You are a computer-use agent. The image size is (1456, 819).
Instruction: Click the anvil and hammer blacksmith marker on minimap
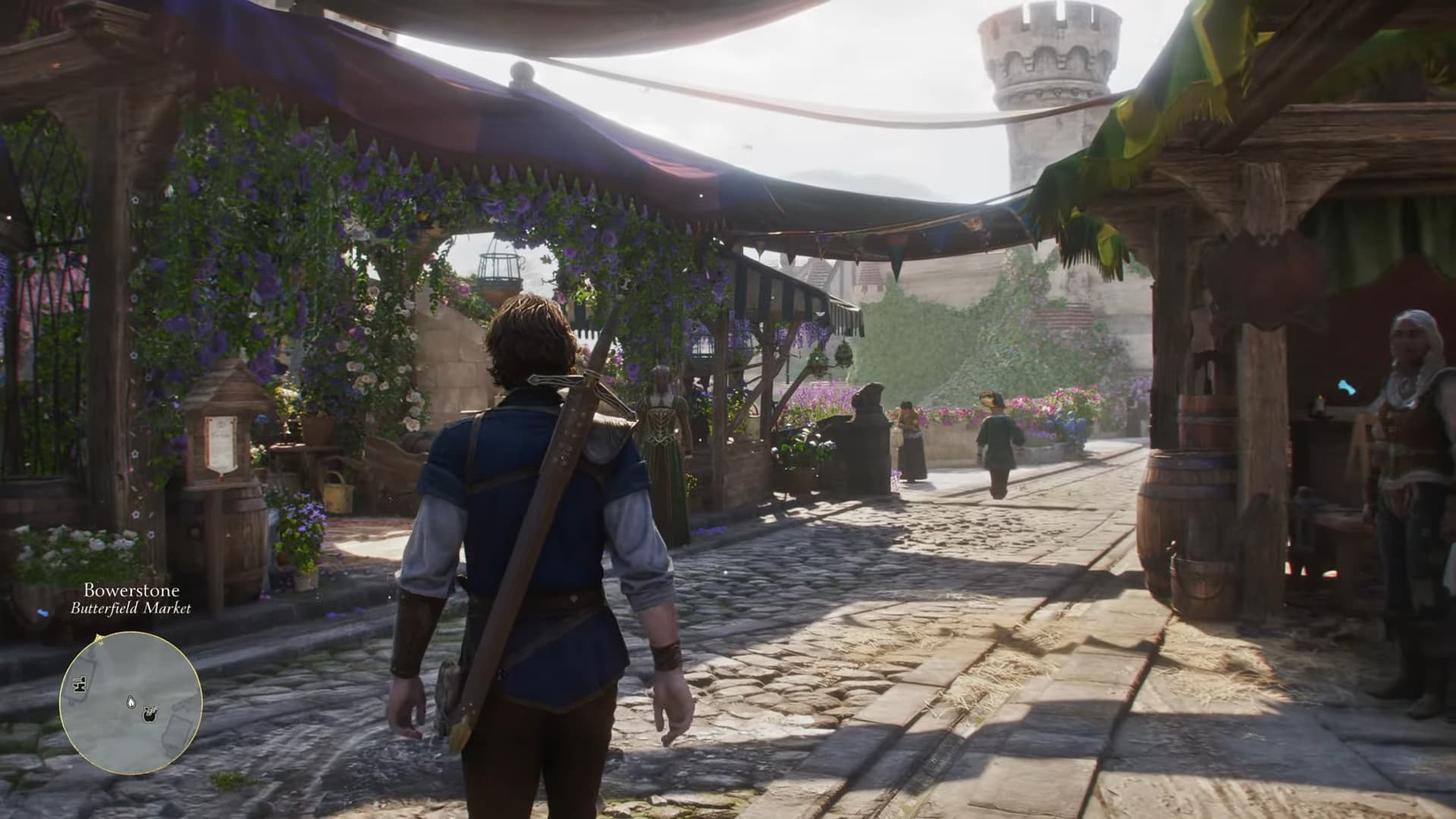[x=78, y=686]
